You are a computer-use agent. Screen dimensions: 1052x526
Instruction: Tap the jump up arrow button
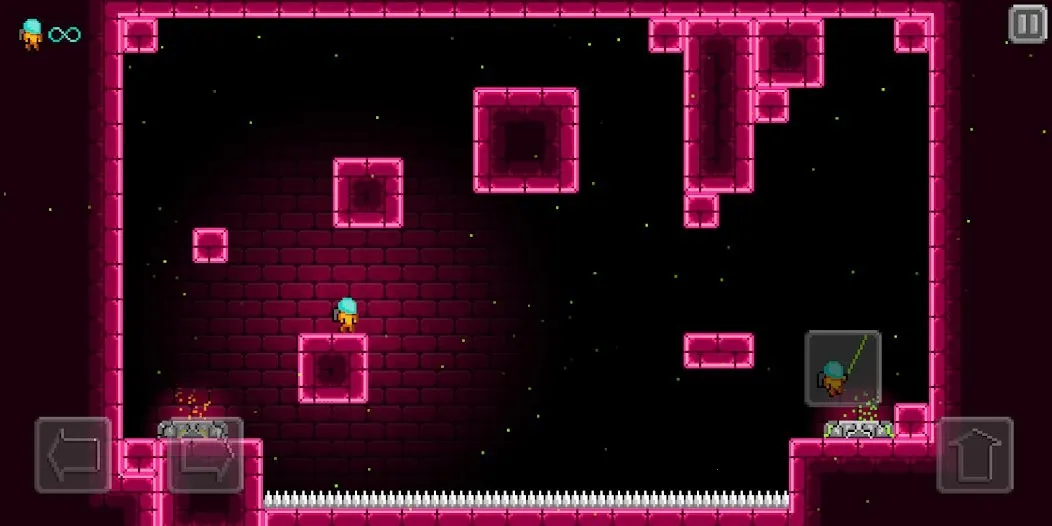(975, 455)
